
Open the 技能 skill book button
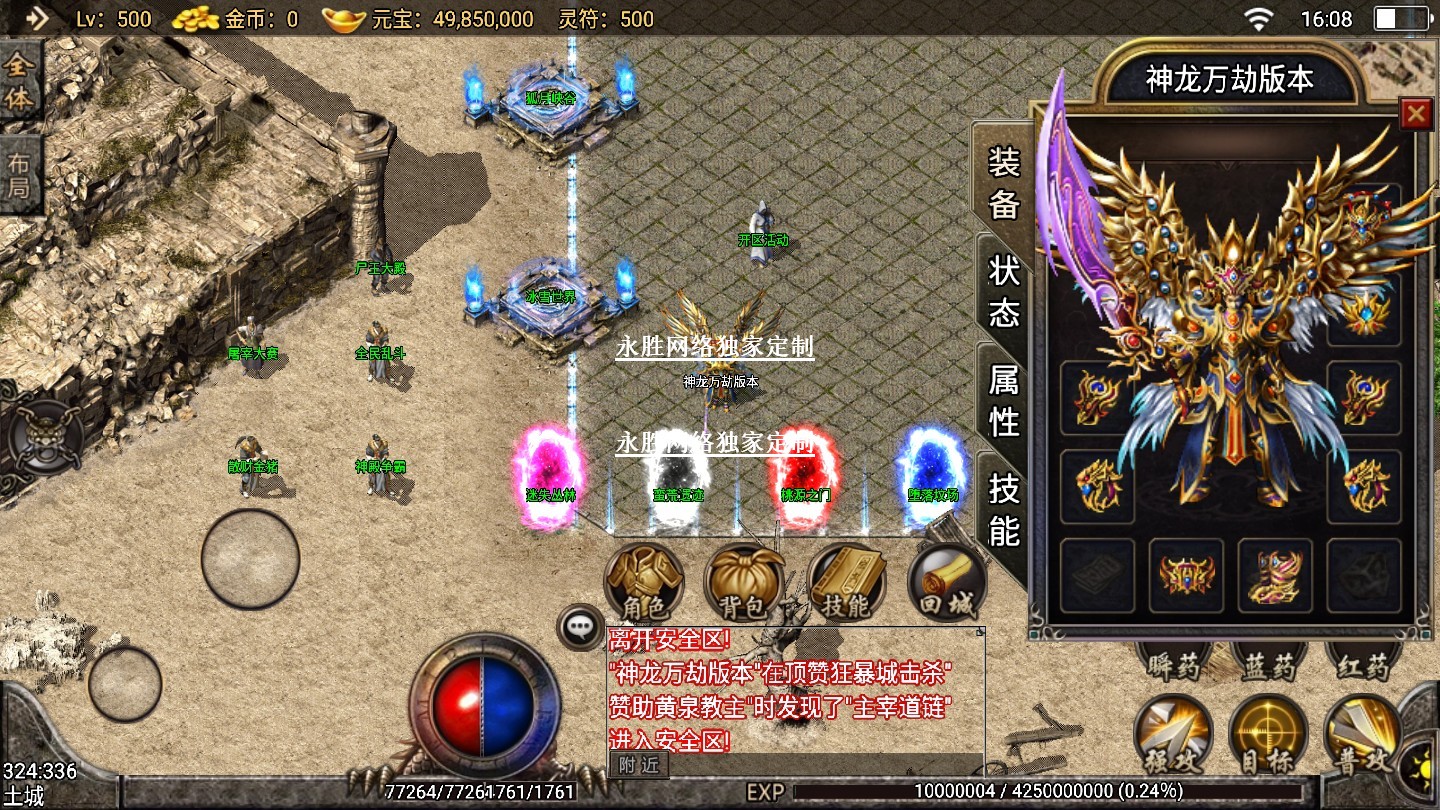[x=847, y=582]
